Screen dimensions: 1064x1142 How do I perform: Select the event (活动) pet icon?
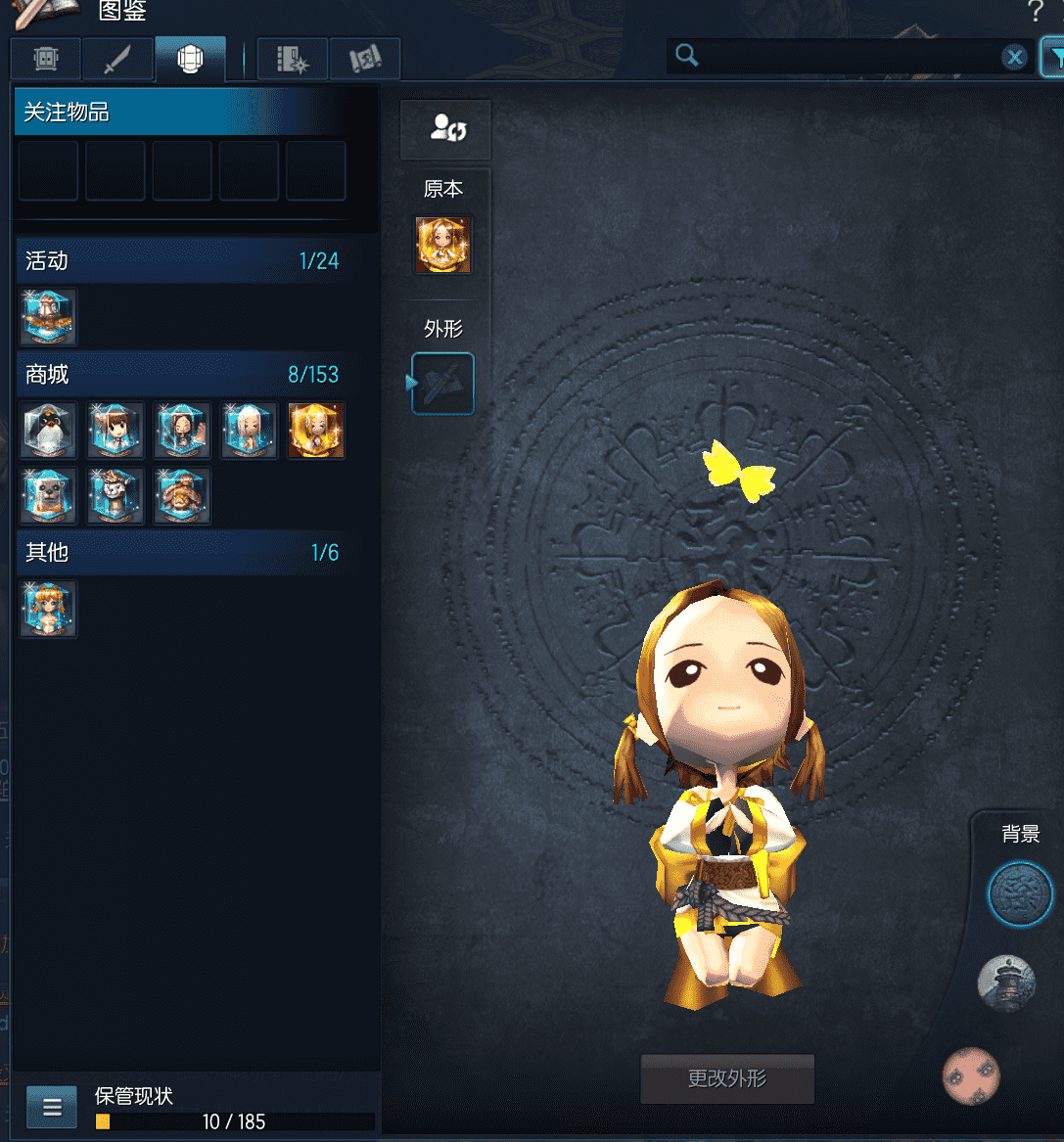[x=49, y=317]
